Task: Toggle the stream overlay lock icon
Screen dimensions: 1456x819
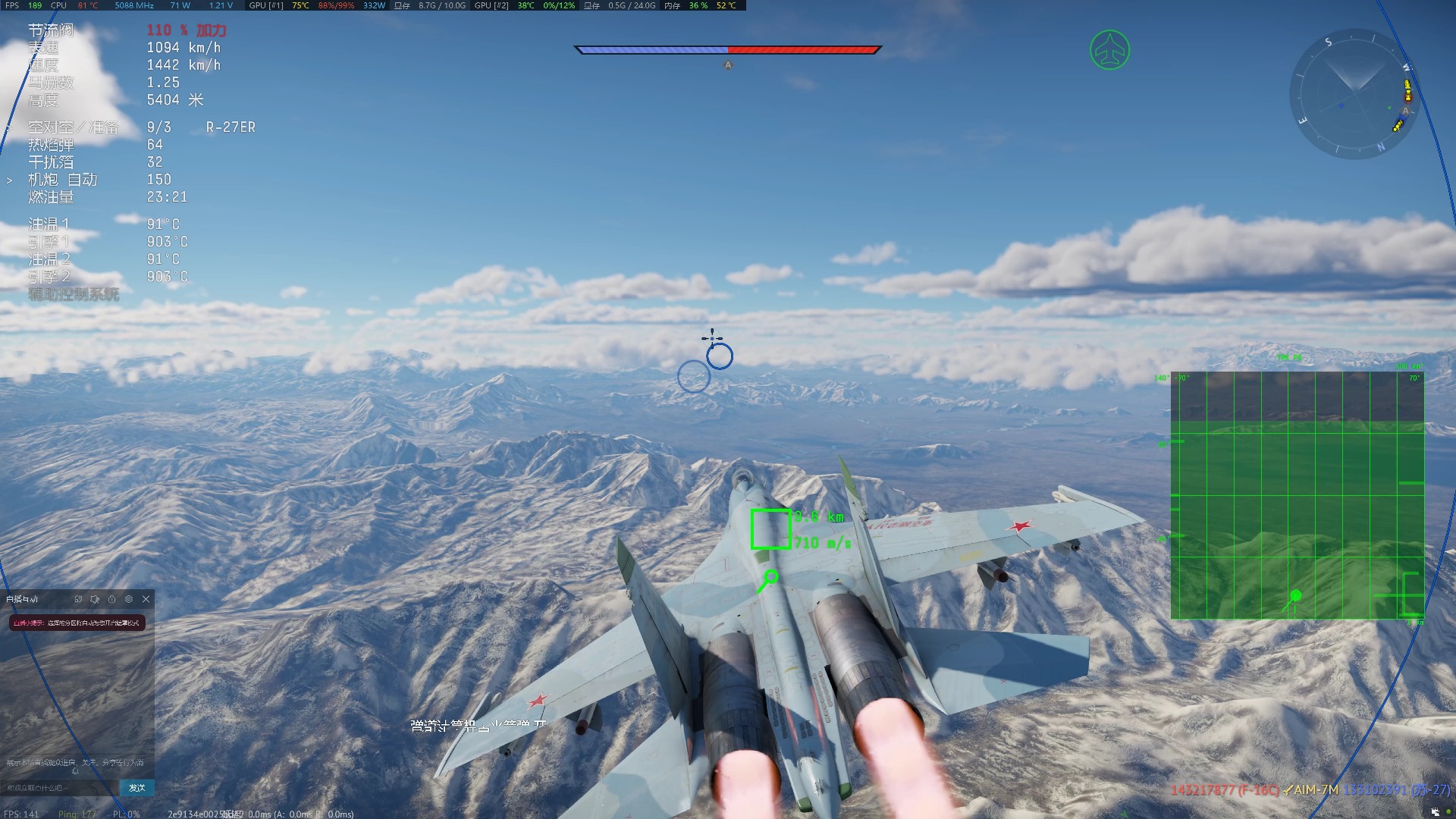Action: [112, 599]
